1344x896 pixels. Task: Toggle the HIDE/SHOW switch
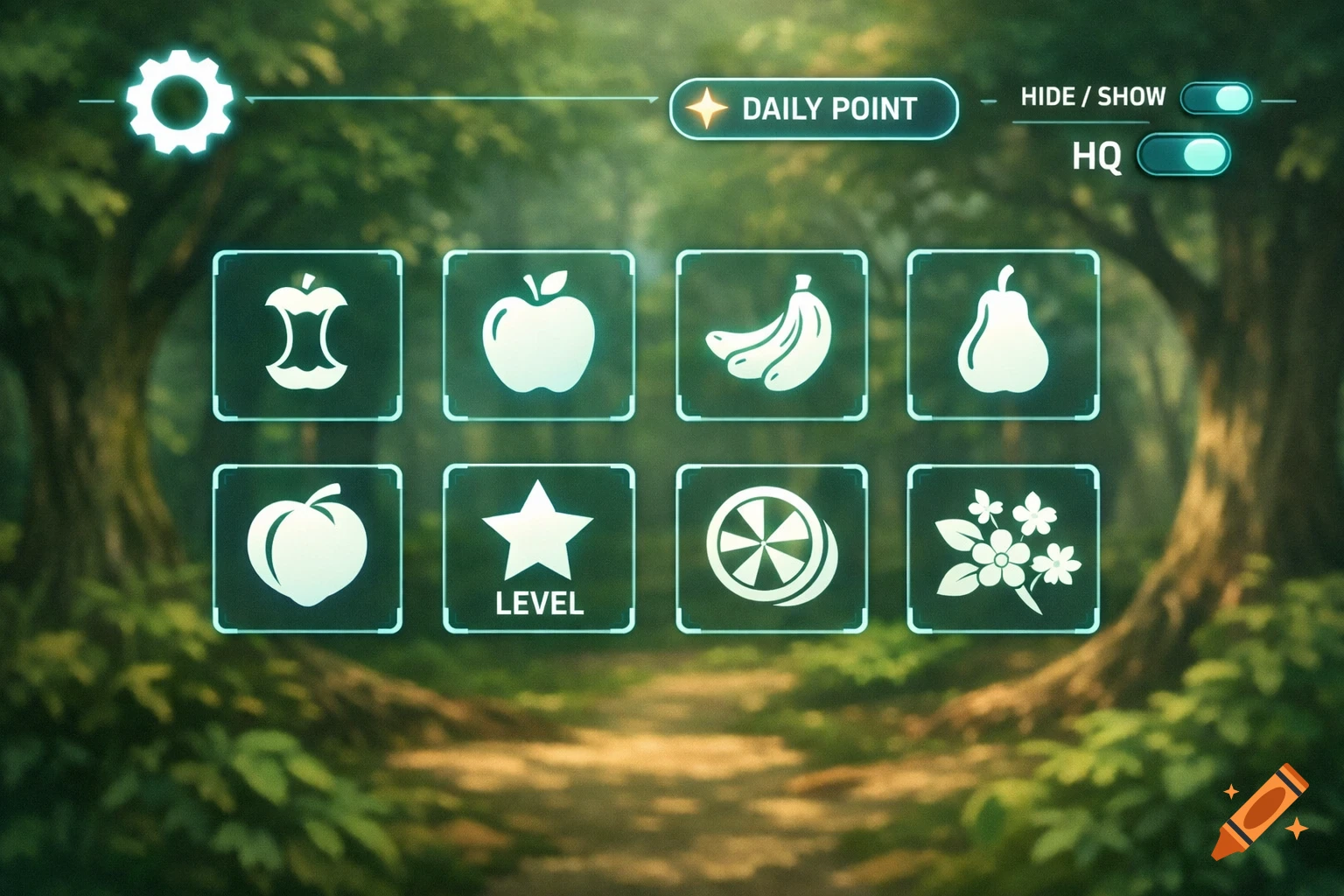1214,99
